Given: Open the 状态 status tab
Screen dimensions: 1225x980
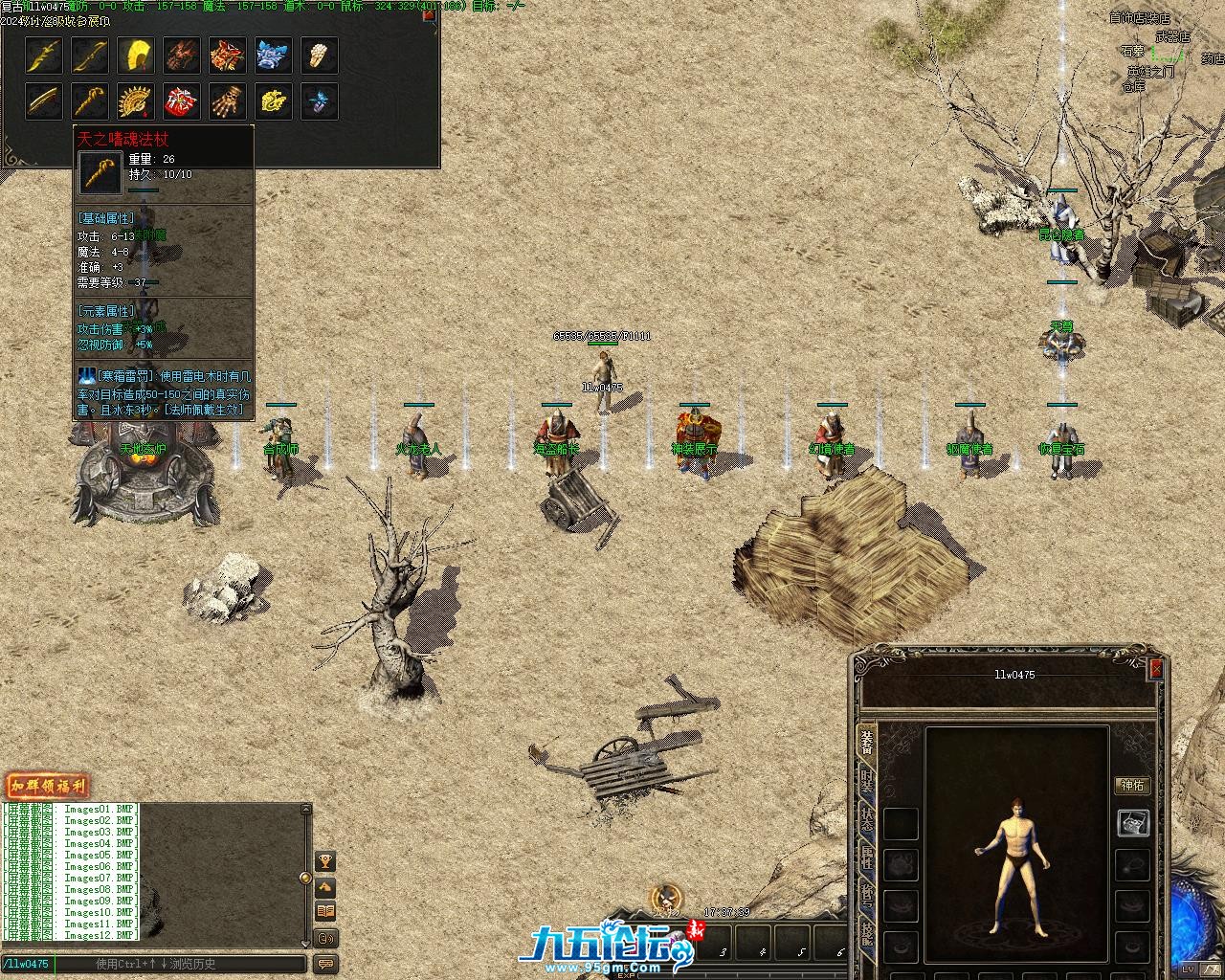Looking at the screenshot, I should (x=866, y=820).
